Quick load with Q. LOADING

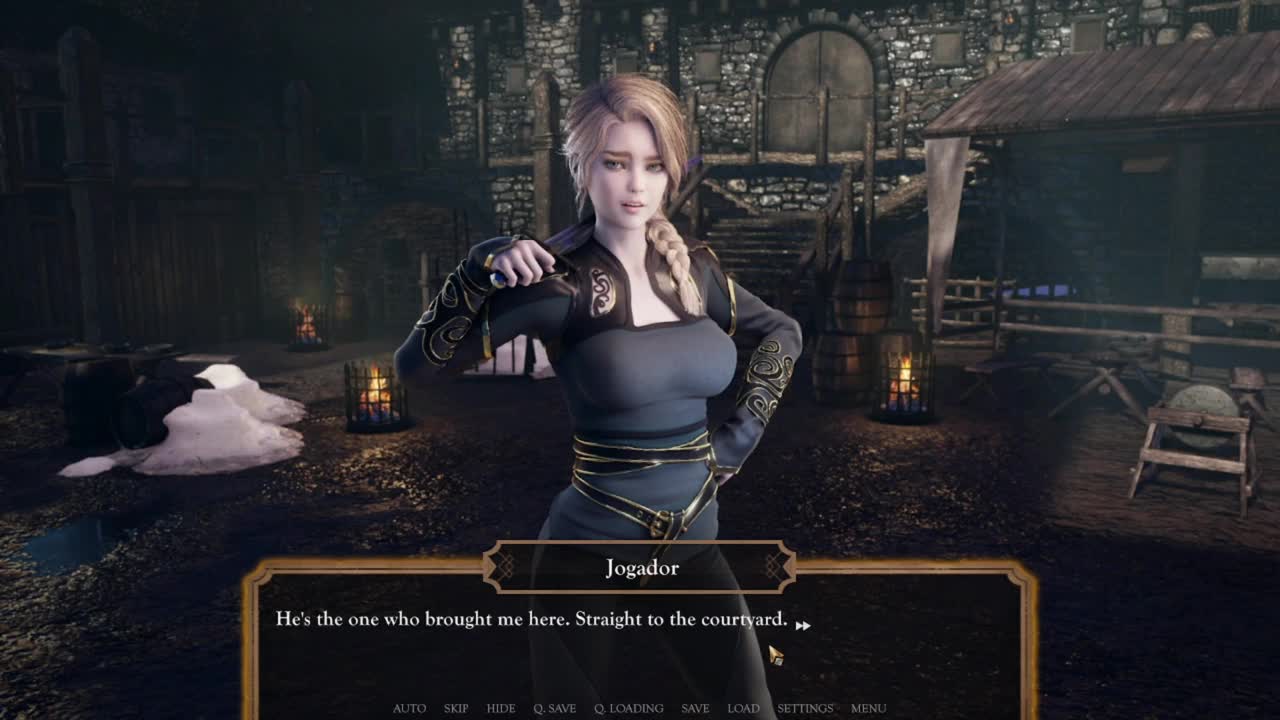click(x=629, y=708)
